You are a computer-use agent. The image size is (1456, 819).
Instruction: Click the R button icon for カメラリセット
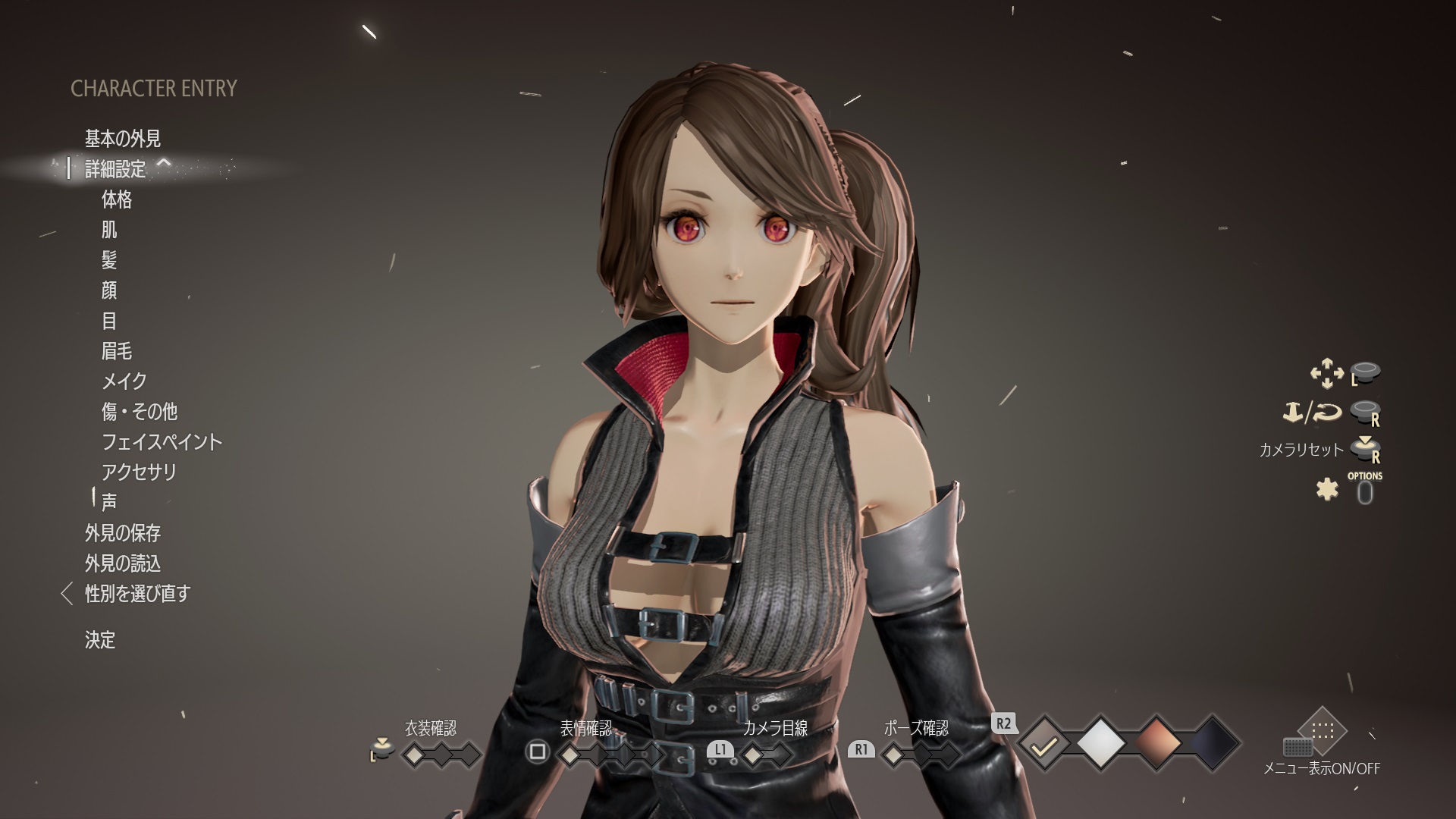click(x=1365, y=449)
